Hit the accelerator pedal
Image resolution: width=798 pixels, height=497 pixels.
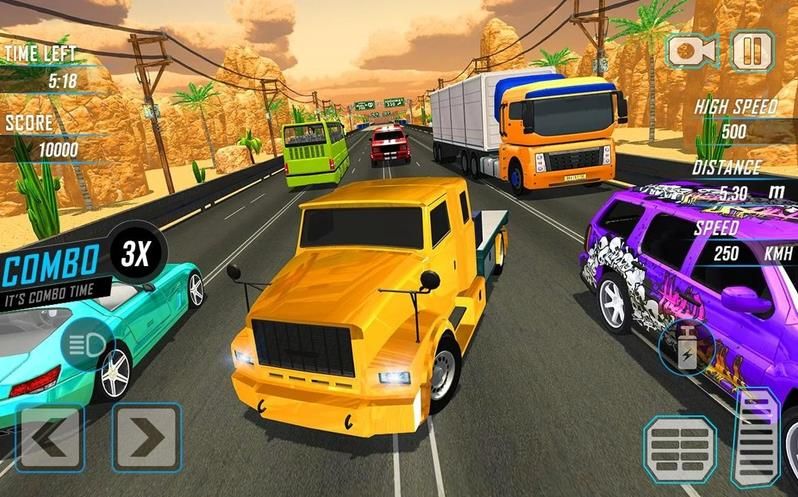coord(757,437)
